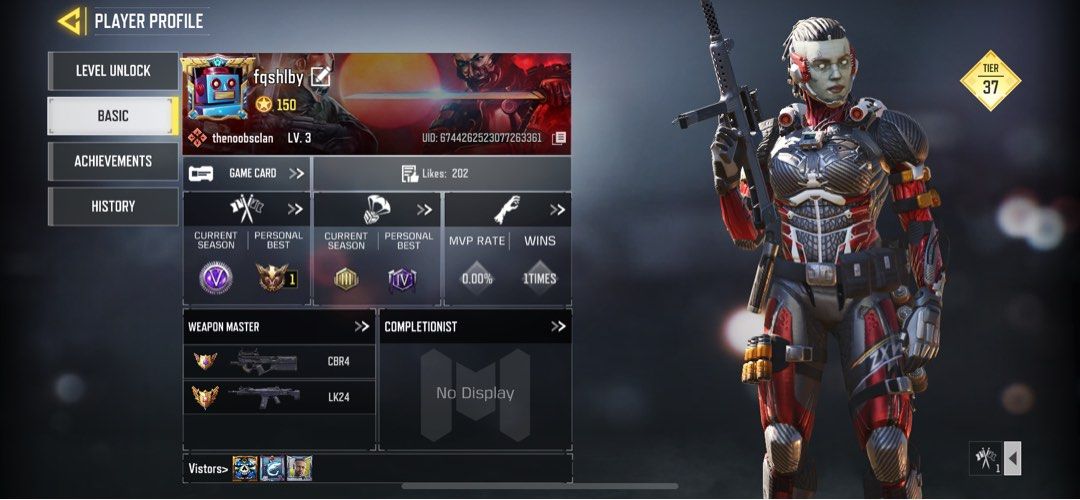The width and height of the screenshot is (1080, 500).
Task: Go back using the yellow arrow
Action: pos(69,20)
